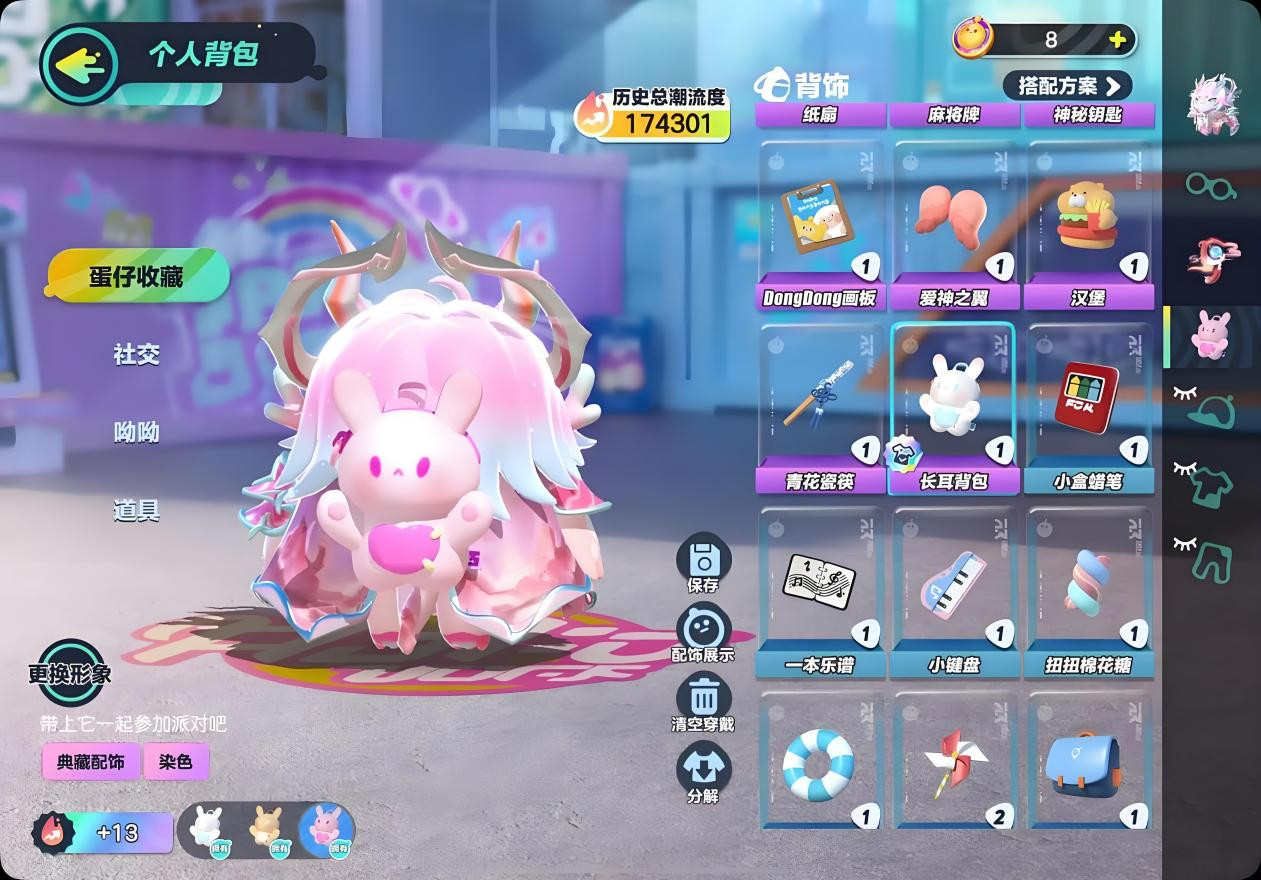
Task: Clear worn items with the 清空穿戴 trash button
Action: (704, 703)
